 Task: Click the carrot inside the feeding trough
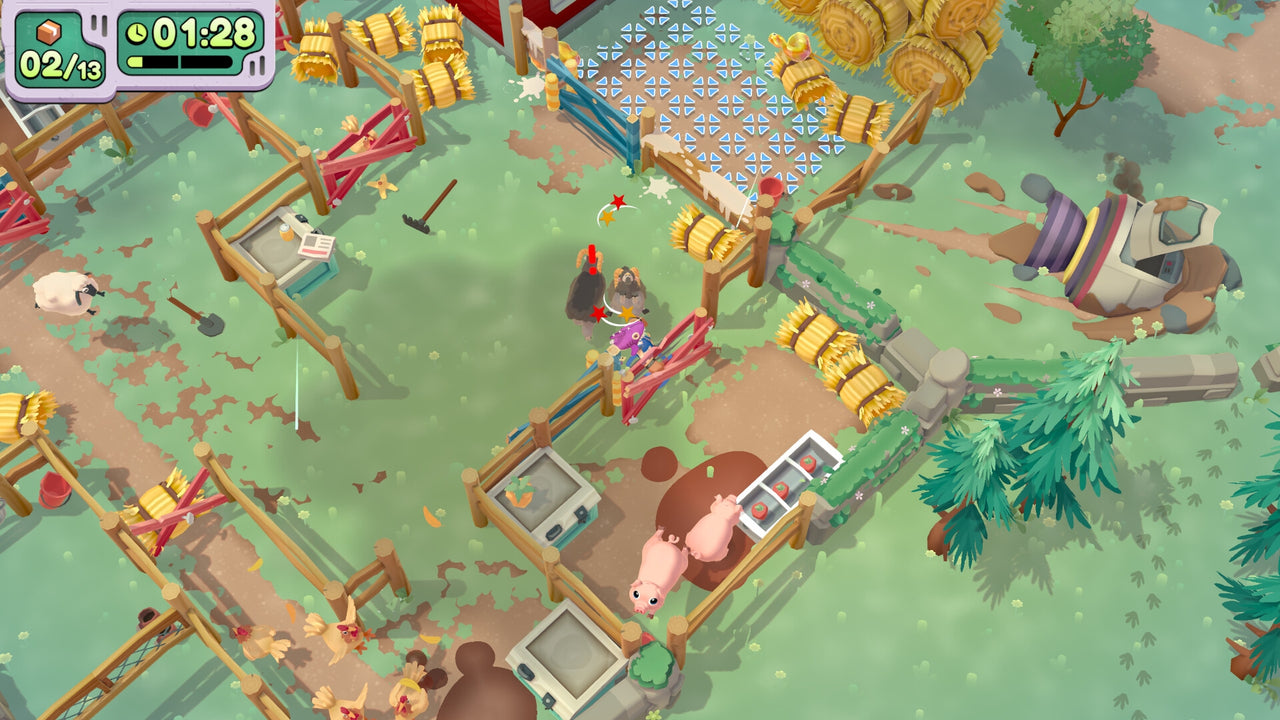tap(520, 490)
